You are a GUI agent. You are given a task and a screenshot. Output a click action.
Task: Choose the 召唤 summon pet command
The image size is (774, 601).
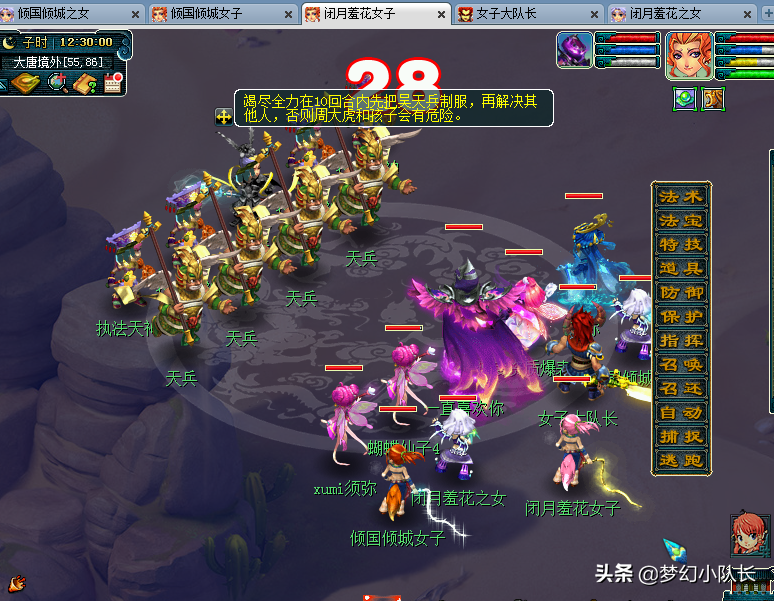[681, 365]
